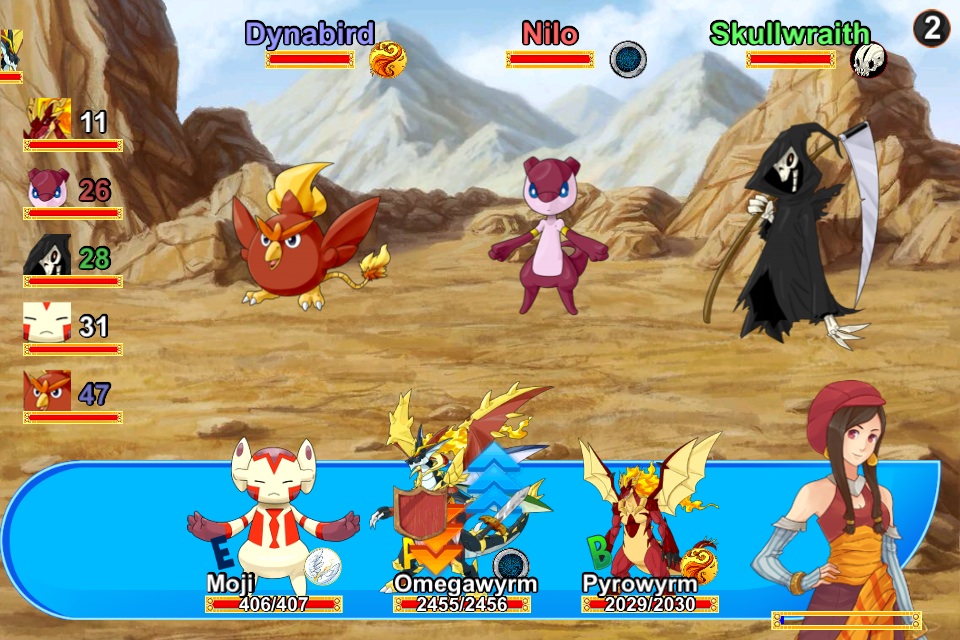This screenshot has height=640, width=960.
Task: Click Nilo's turn order portrait marked 26
Action: tap(48, 188)
